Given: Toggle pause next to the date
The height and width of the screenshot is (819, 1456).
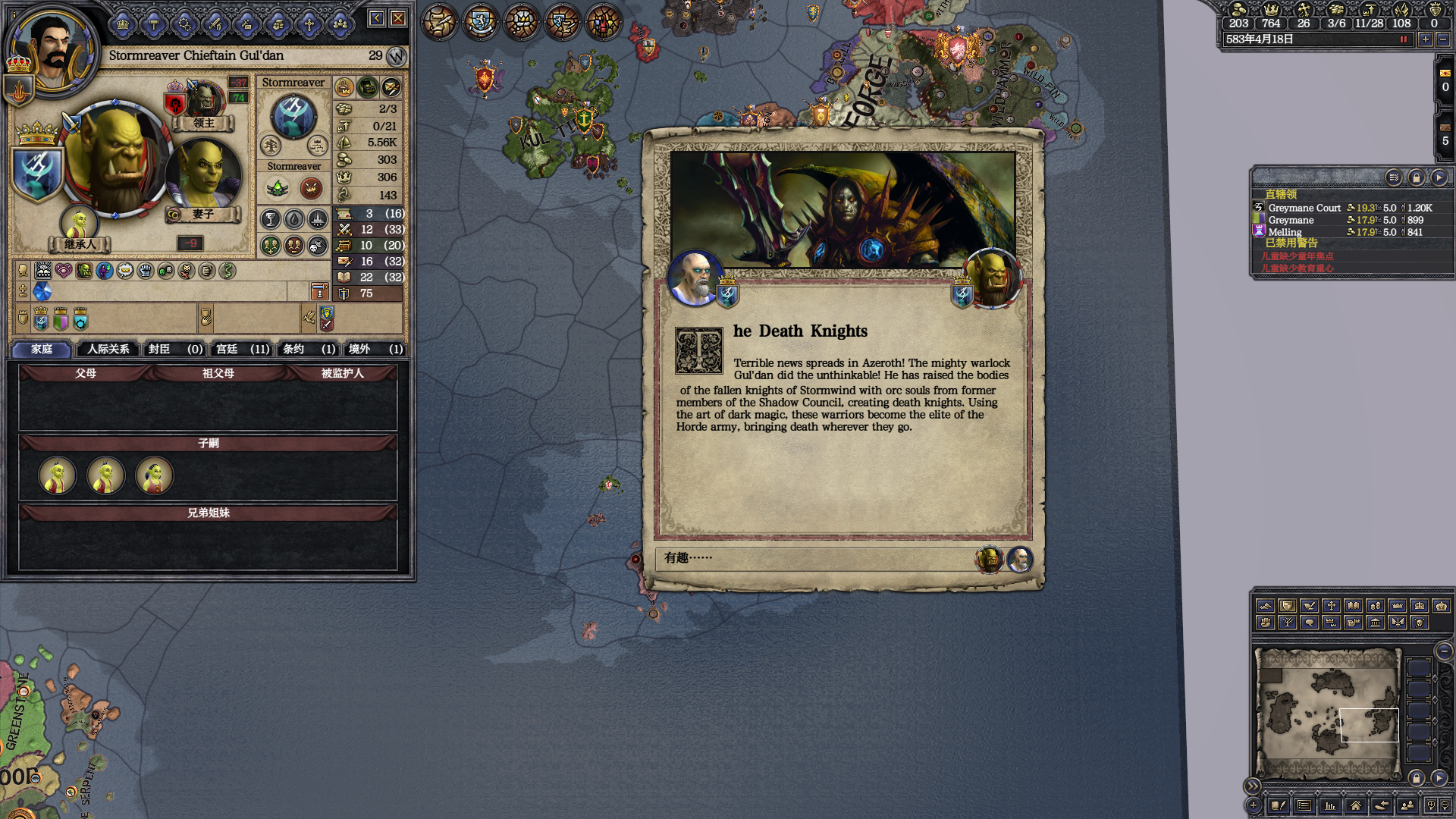Looking at the screenshot, I should (x=1404, y=39).
